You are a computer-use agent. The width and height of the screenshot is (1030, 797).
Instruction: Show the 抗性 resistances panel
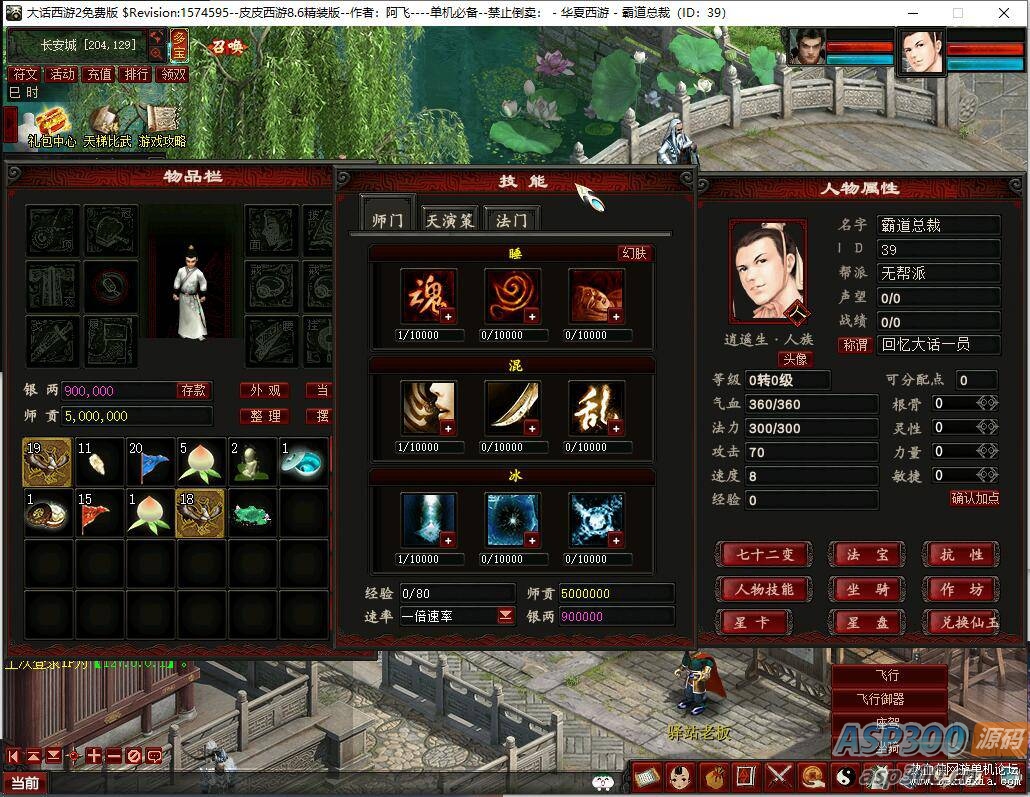coord(962,554)
